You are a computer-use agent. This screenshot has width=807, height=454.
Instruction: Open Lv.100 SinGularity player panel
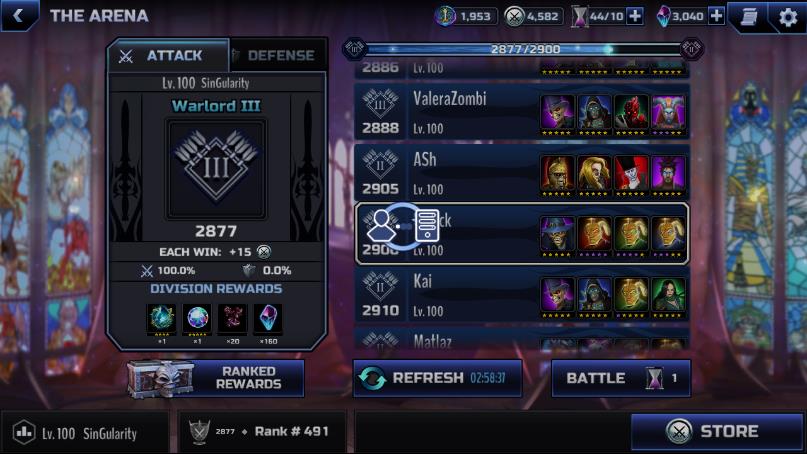pos(88,433)
